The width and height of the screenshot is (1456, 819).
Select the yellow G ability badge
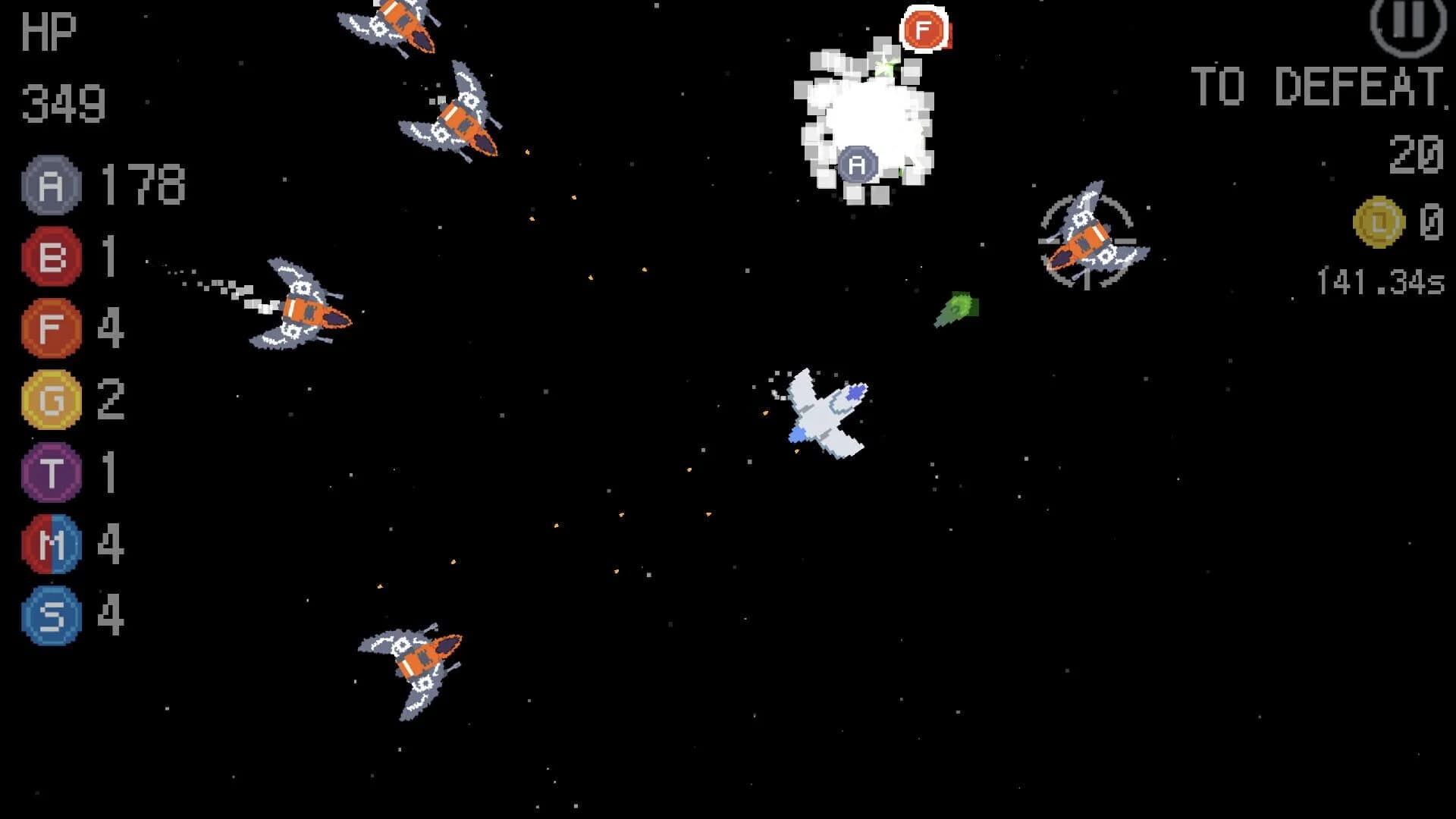tap(50, 398)
